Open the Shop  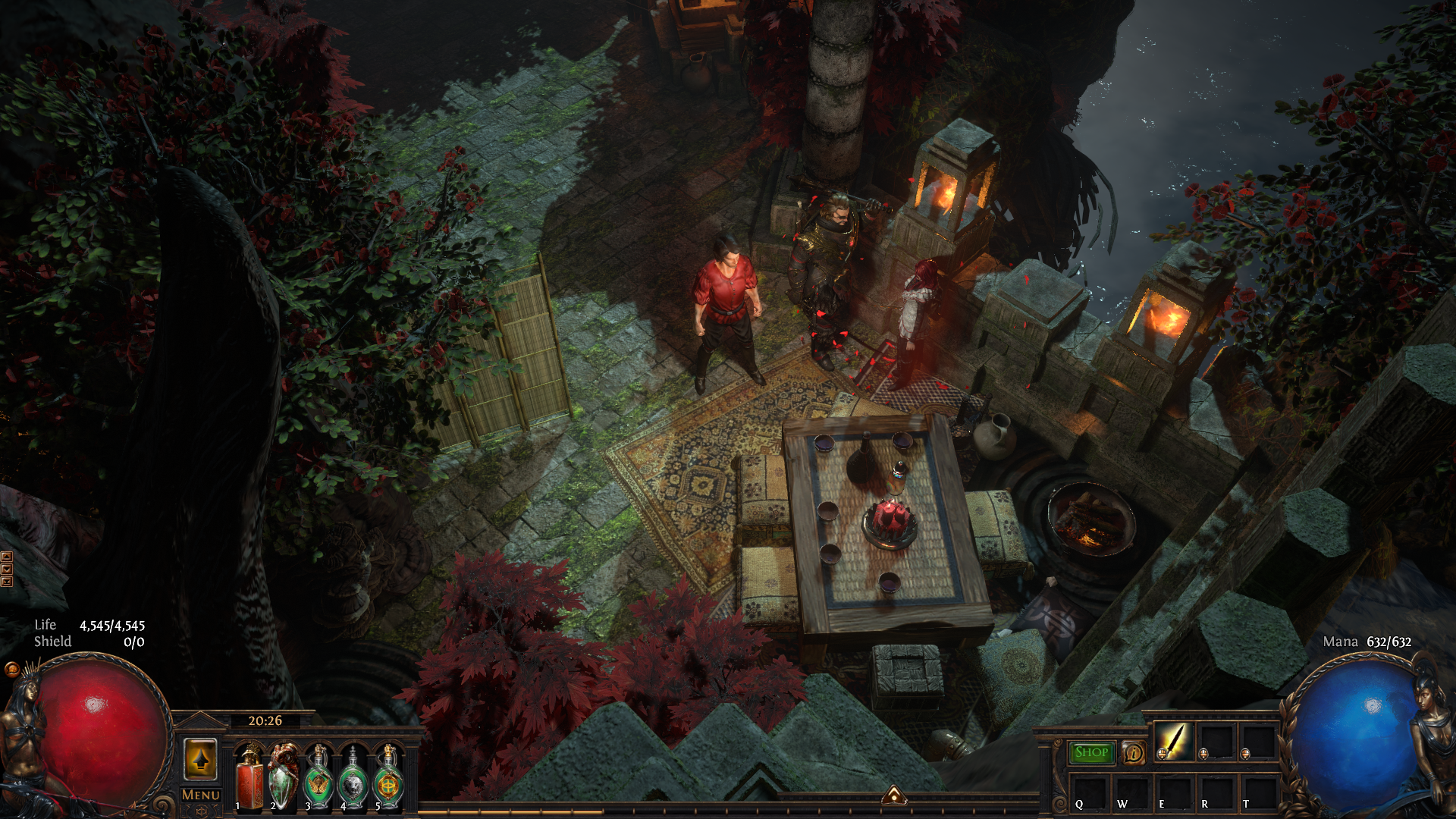pyautogui.click(x=1091, y=752)
